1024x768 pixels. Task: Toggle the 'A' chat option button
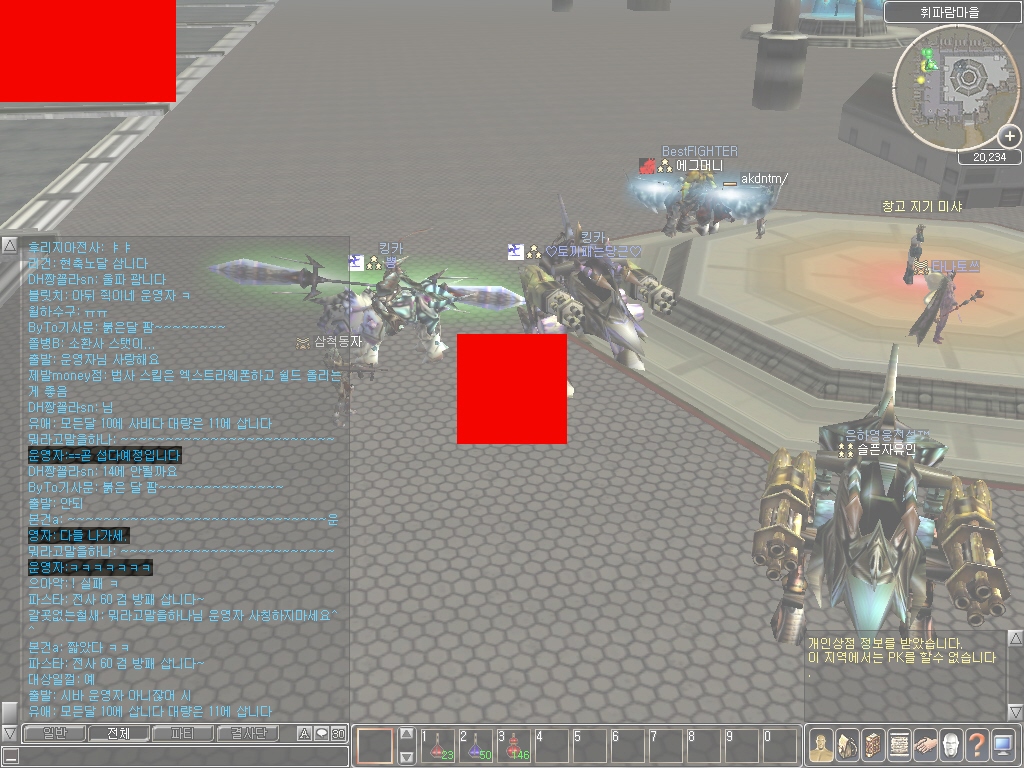point(305,734)
